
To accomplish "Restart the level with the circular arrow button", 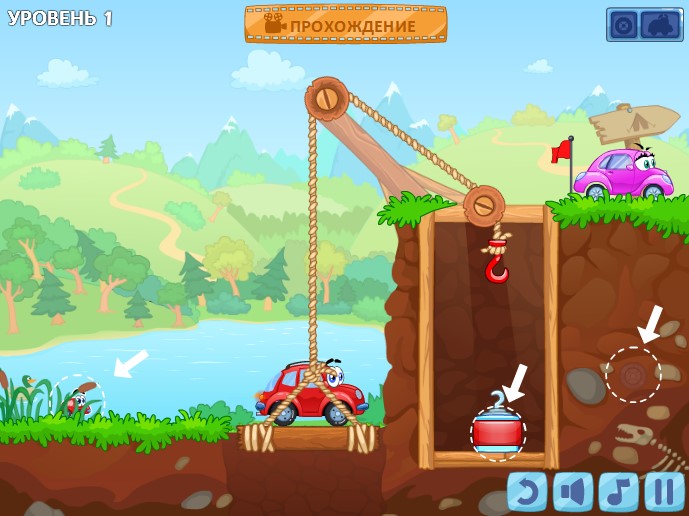I will [527, 491].
